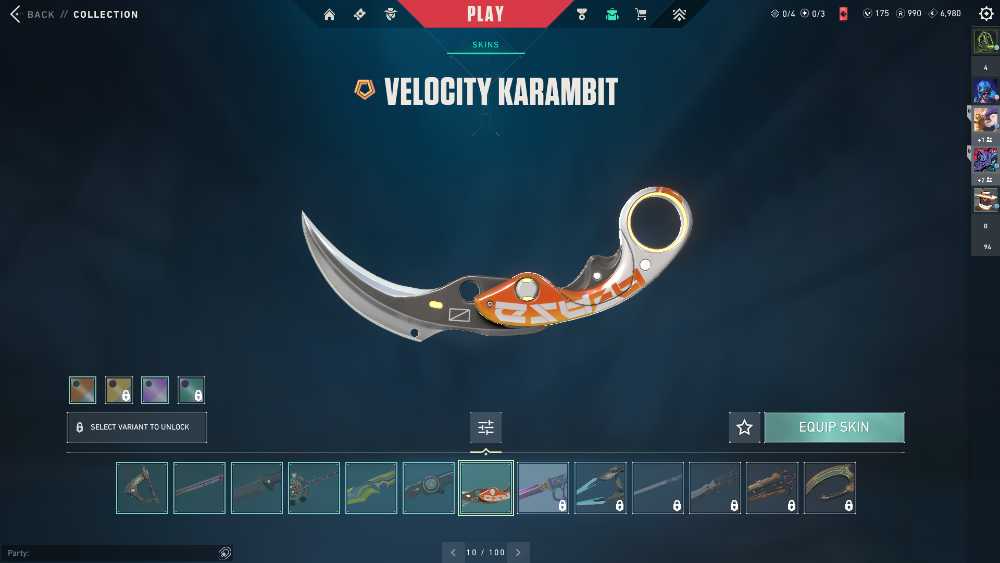This screenshot has width=1000, height=563.
Task: Open the settings gear
Action: (986, 14)
